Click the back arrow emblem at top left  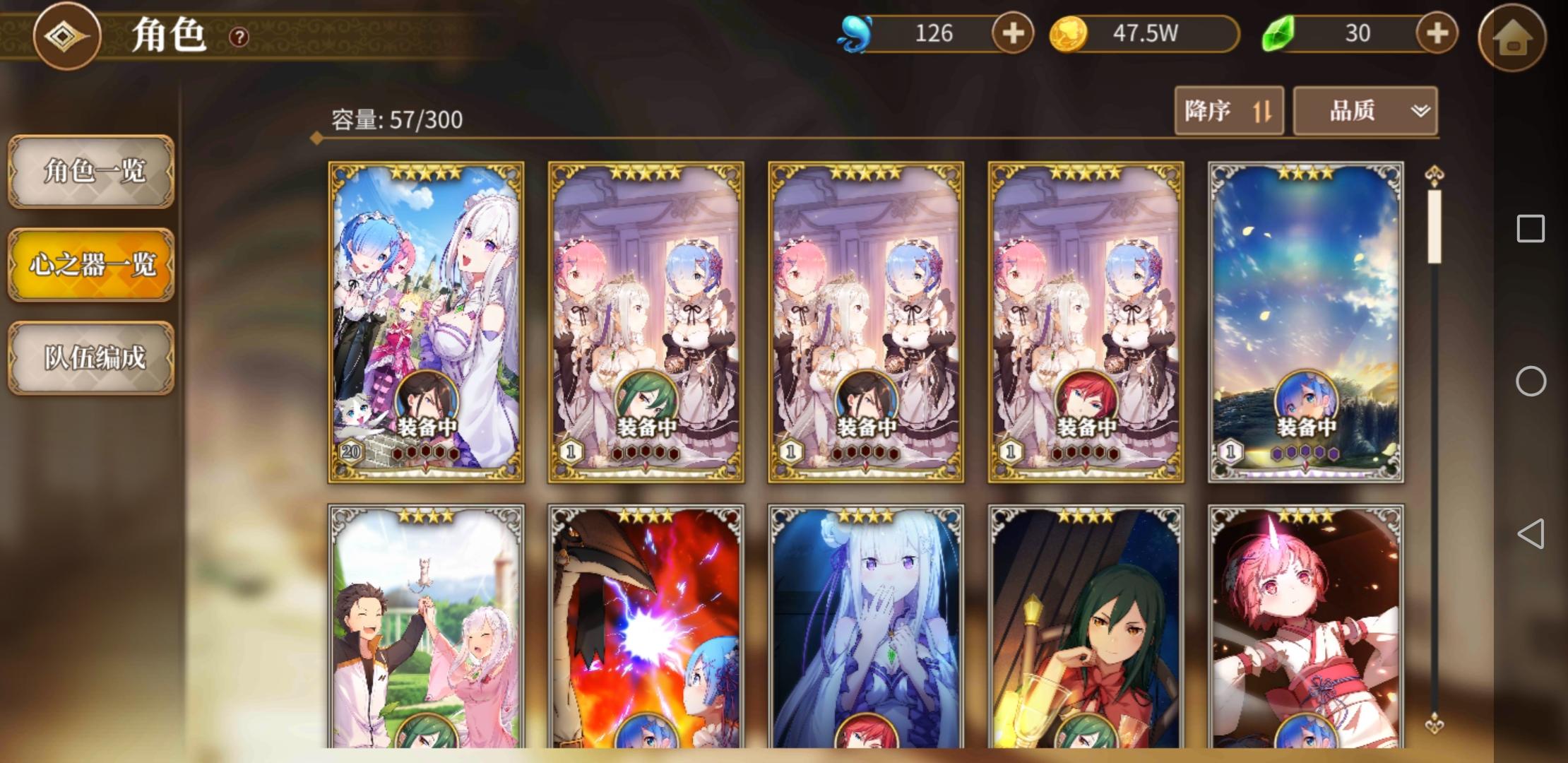pos(67,37)
